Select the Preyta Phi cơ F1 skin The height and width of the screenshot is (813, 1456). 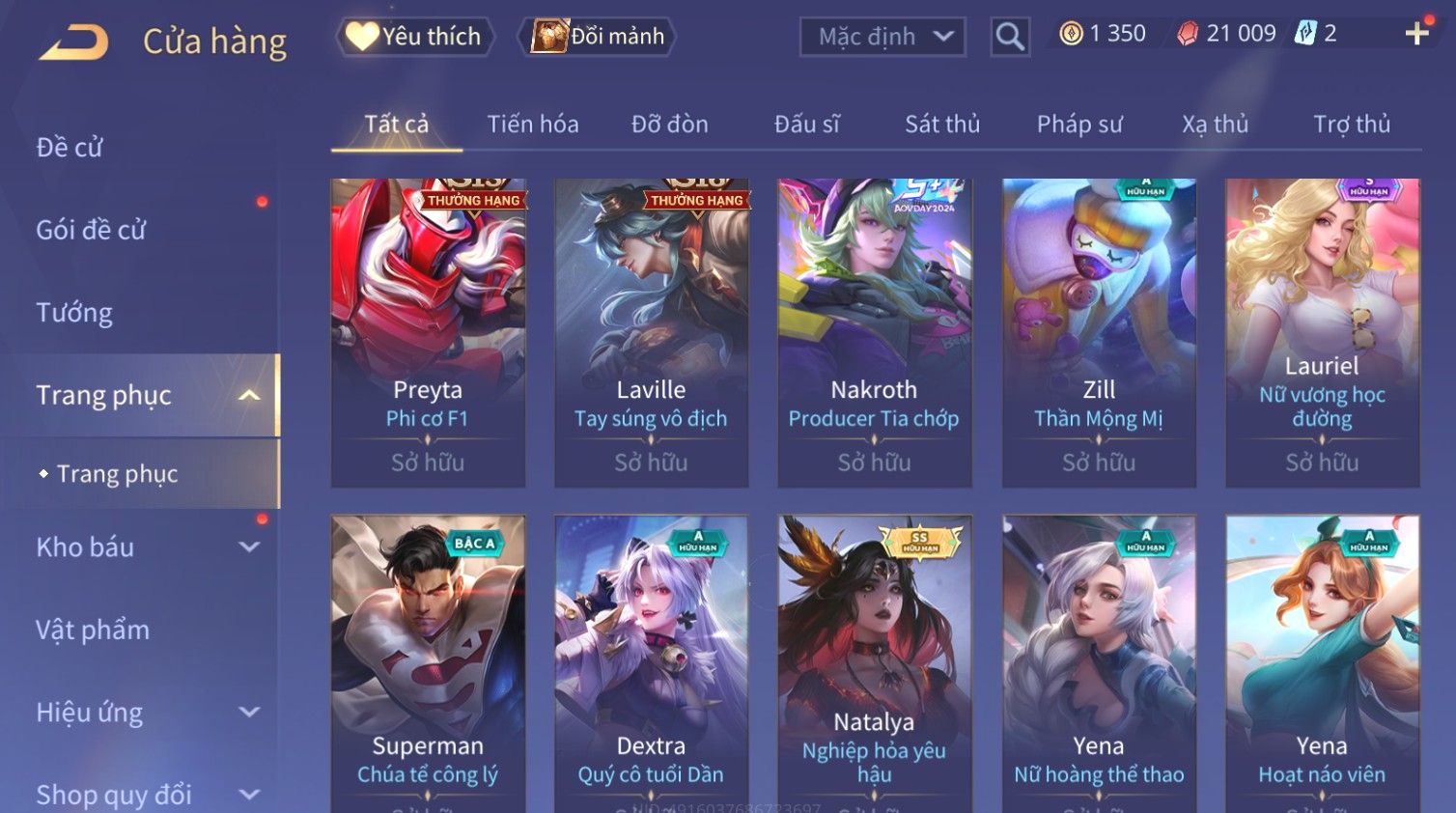pos(428,332)
